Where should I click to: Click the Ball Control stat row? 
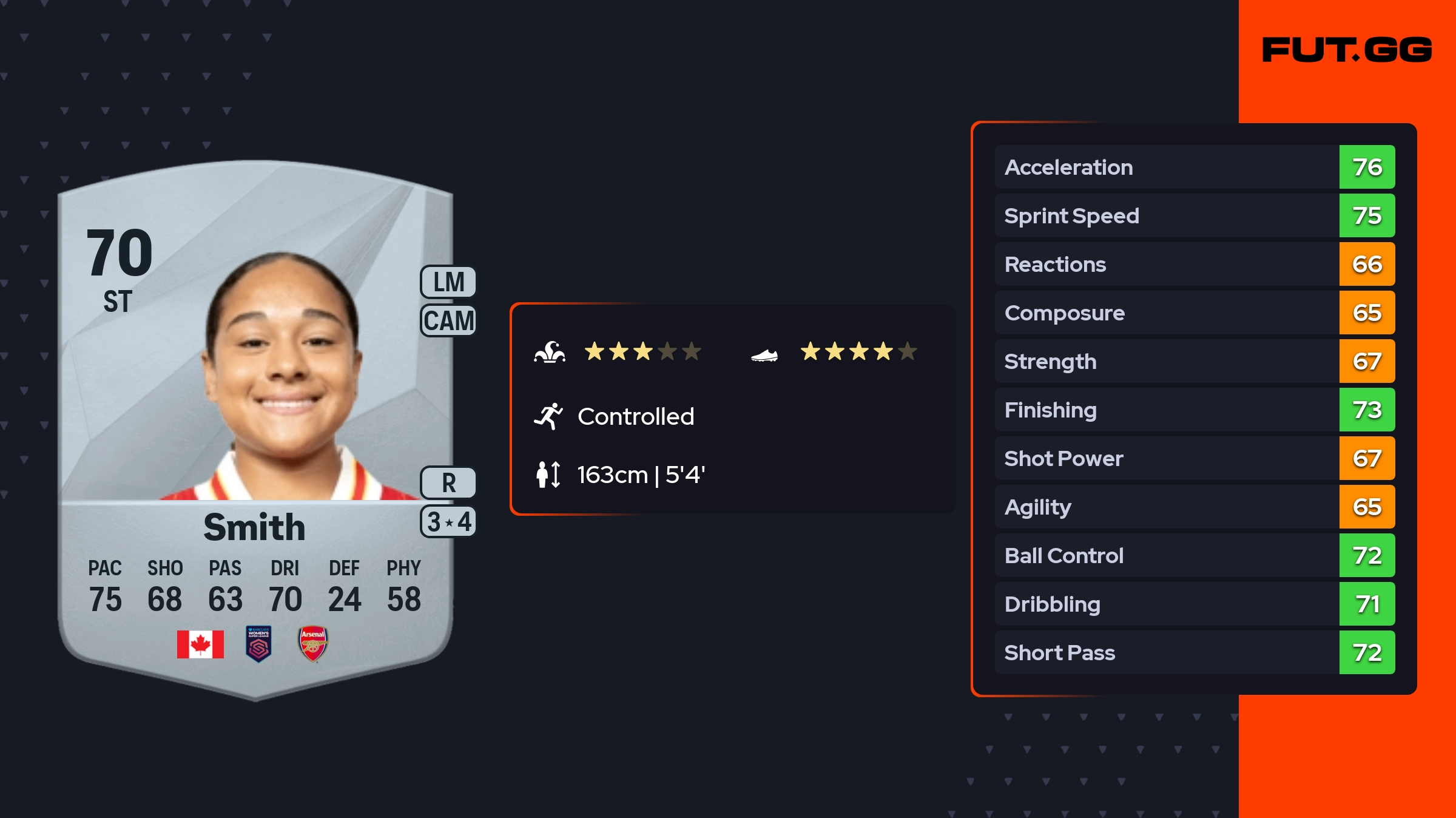pos(1194,555)
